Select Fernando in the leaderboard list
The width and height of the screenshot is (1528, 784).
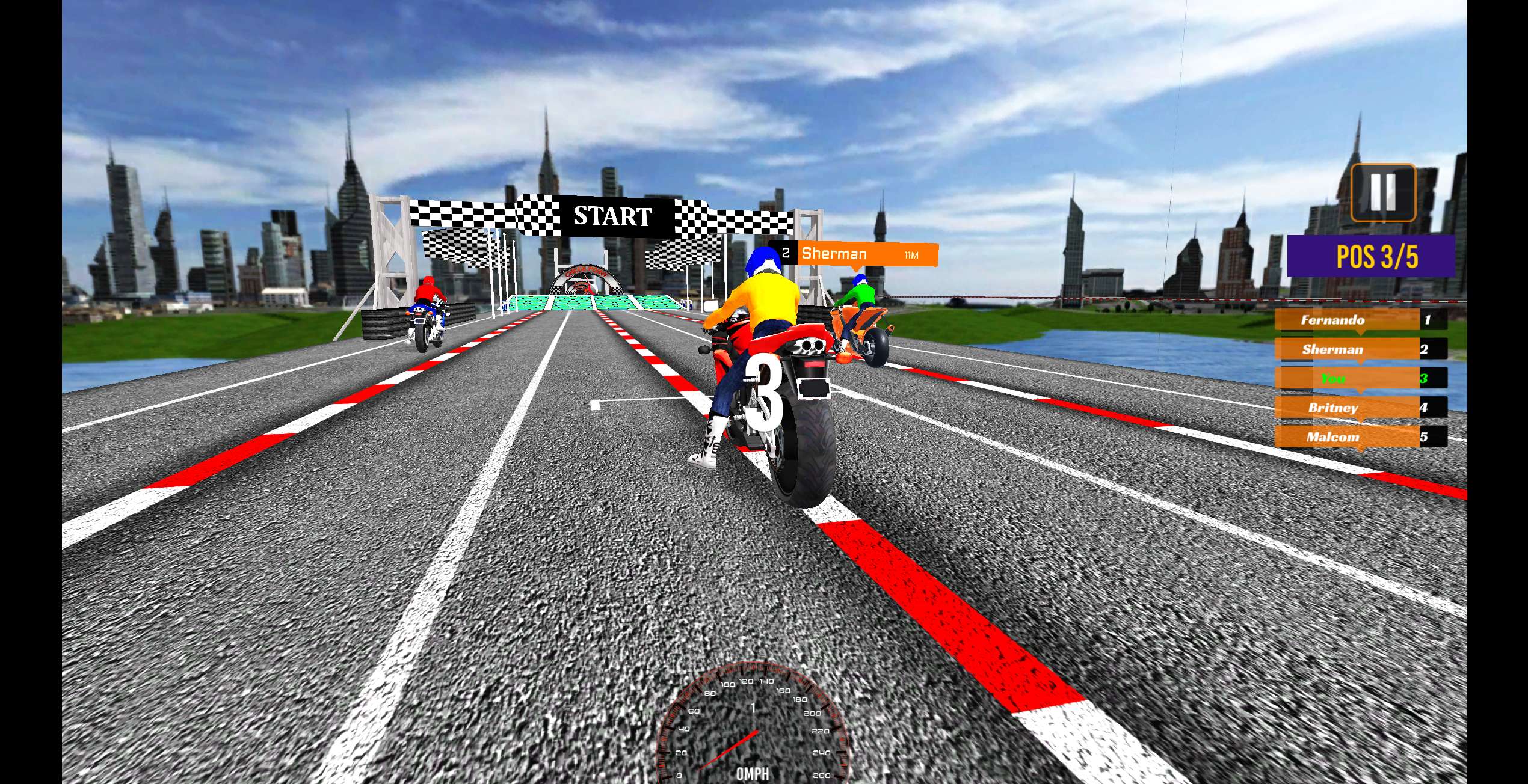pyautogui.click(x=1360, y=320)
